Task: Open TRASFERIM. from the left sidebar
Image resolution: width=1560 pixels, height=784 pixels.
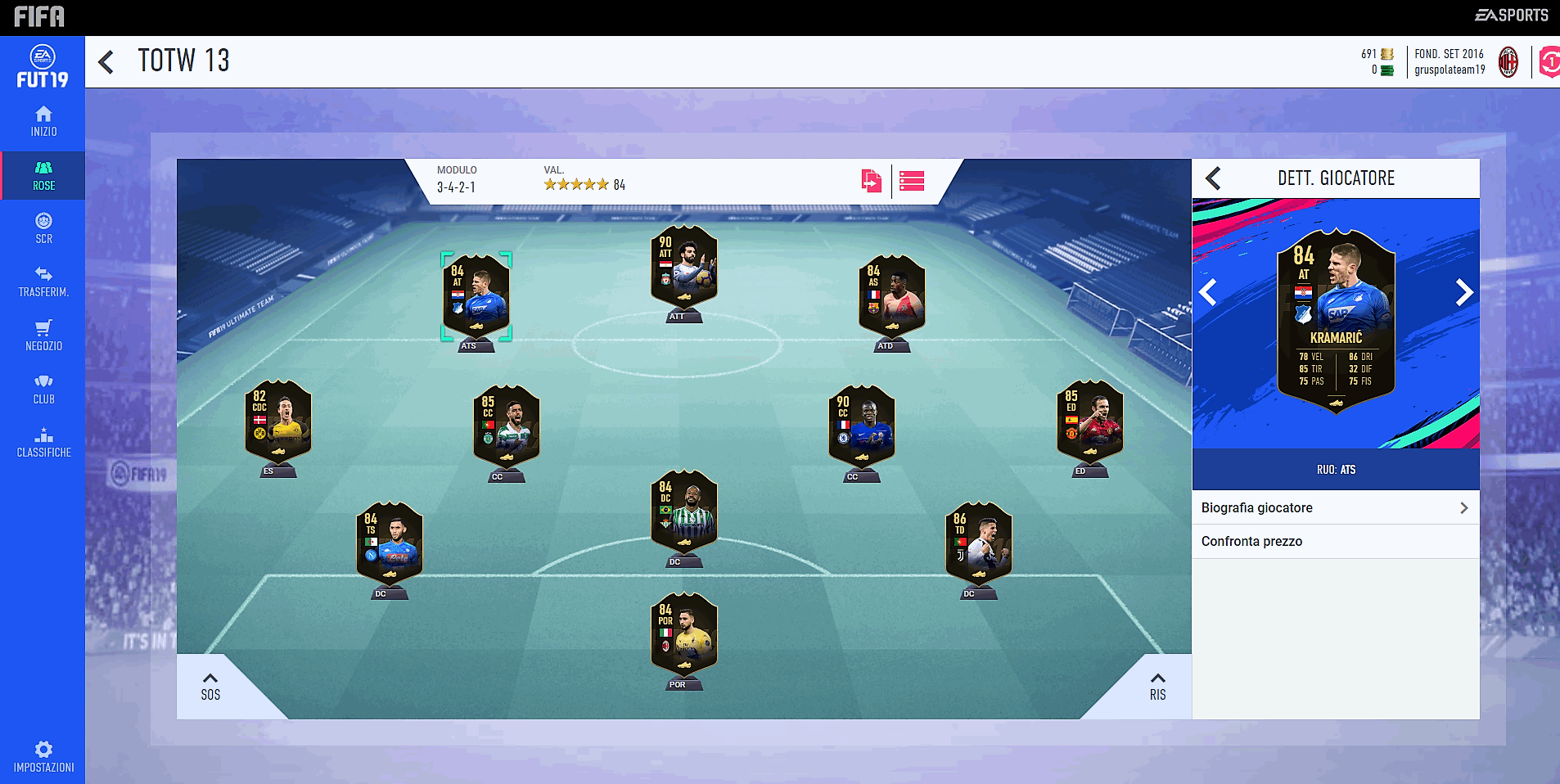Action: coord(43,282)
